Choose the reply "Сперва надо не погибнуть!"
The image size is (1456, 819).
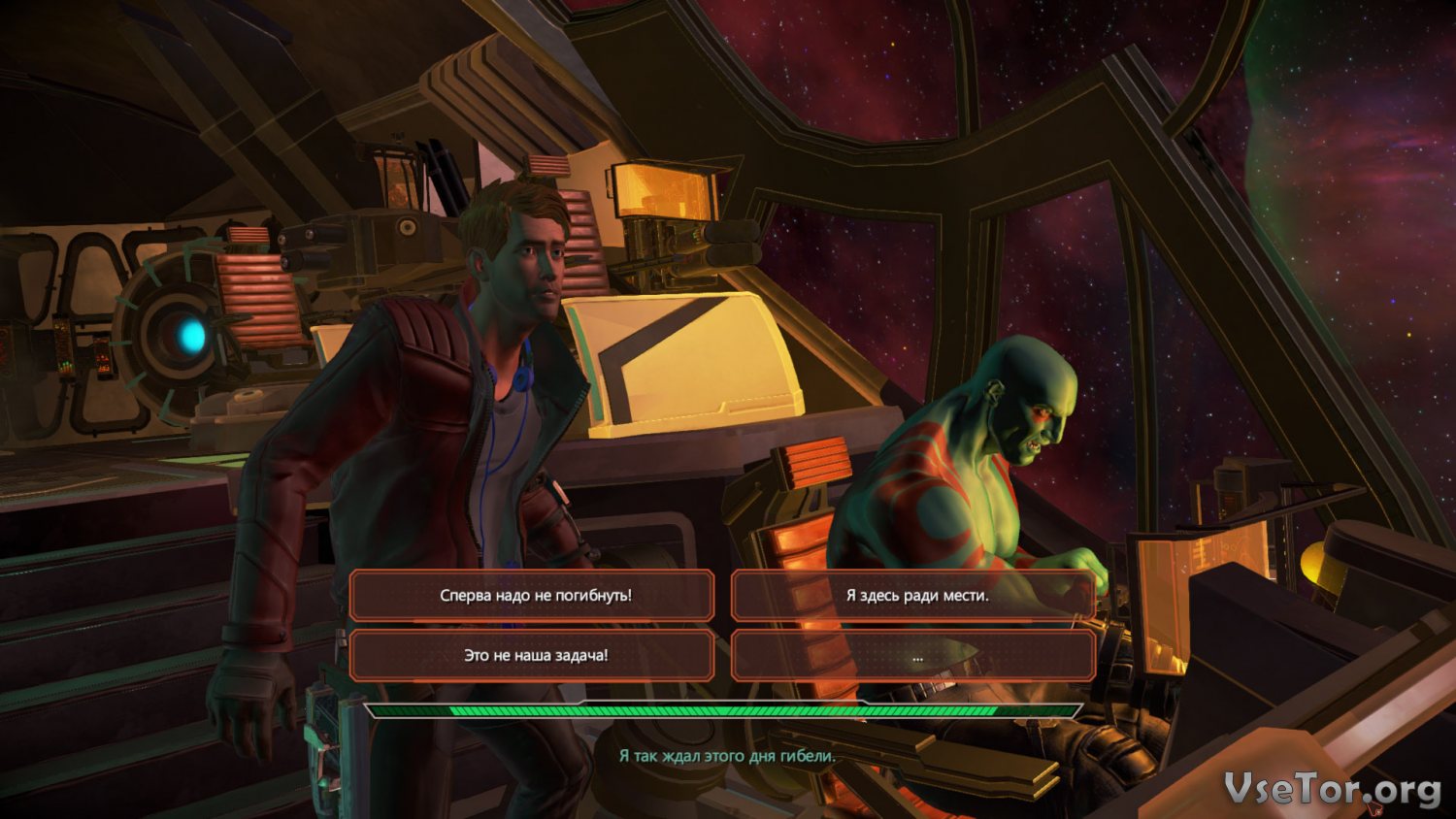coord(533,595)
